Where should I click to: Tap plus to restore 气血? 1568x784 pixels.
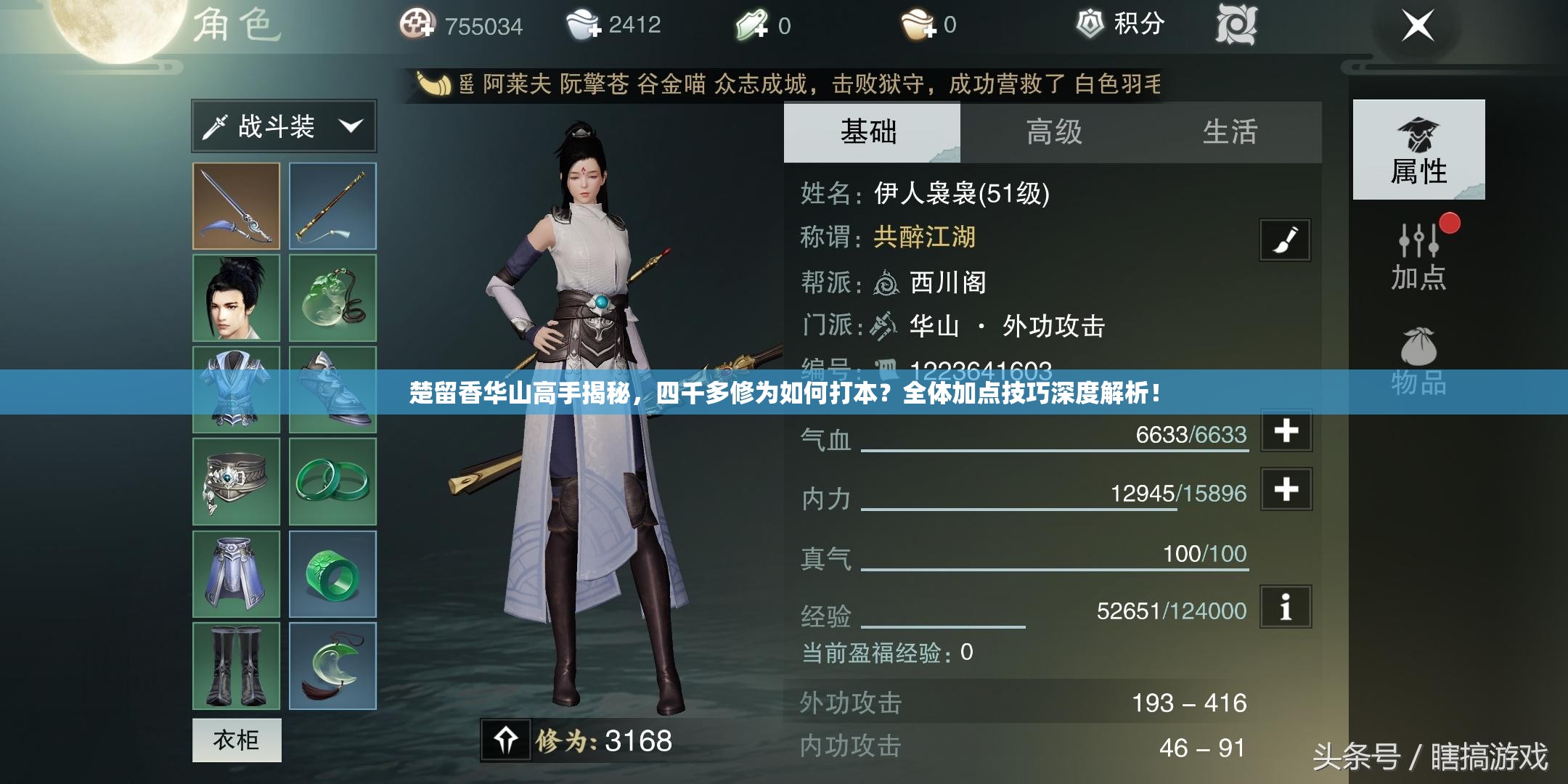point(1286,433)
